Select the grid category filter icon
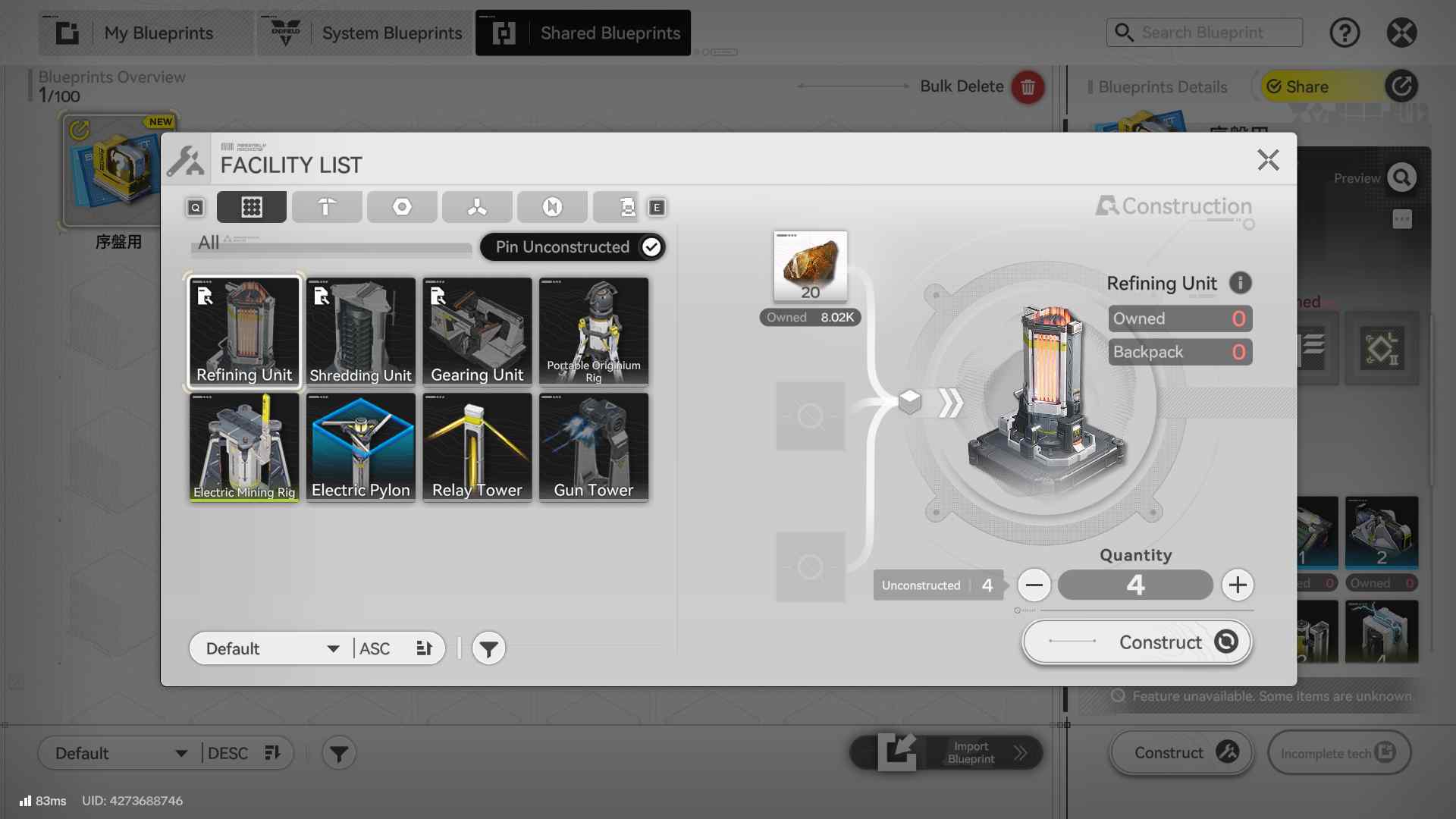This screenshot has width=1456, height=819. [x=251, y=206]
